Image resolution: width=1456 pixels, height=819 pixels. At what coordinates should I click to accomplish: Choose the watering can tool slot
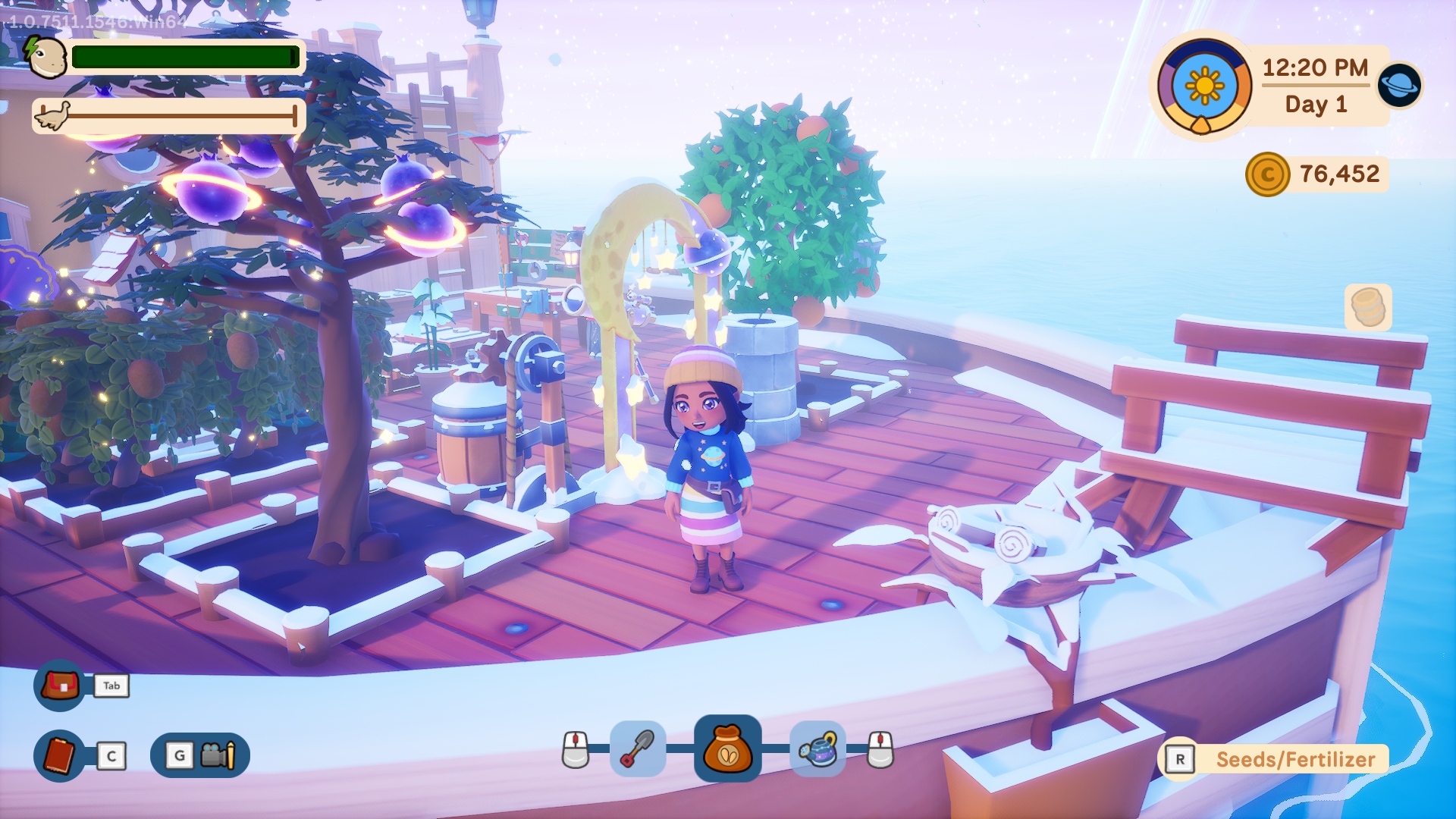[x=817, y=749]
